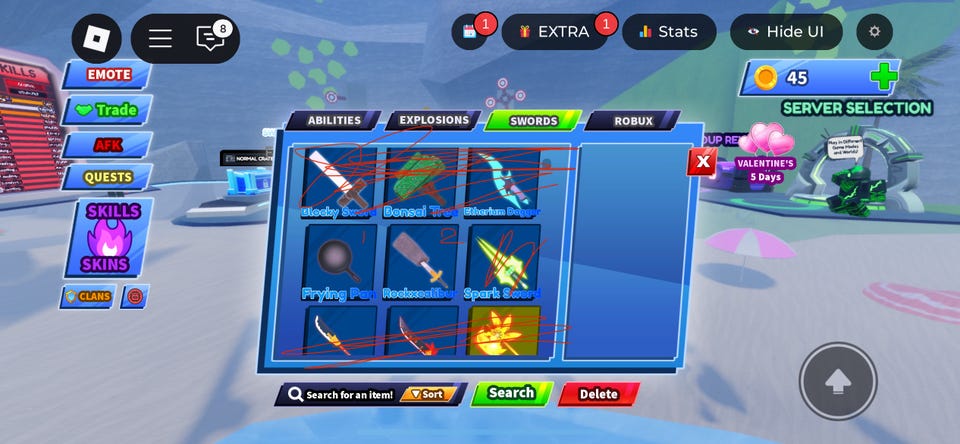Open the Quests panel
Viewport: 960px width, 444px height.
(107, 177)
